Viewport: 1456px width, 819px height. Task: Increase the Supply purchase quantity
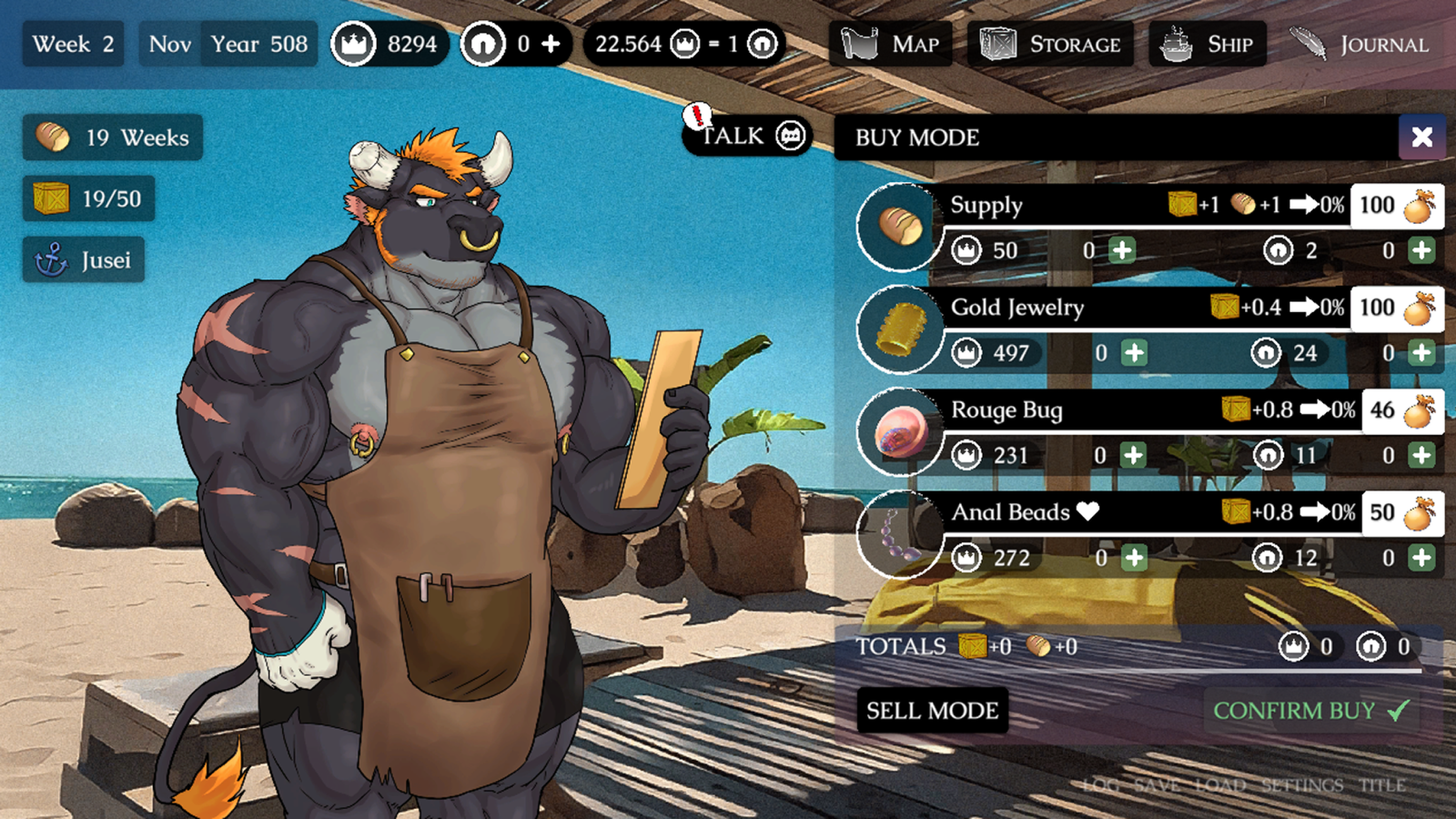pyautogui.click(x=1121, y=250)
